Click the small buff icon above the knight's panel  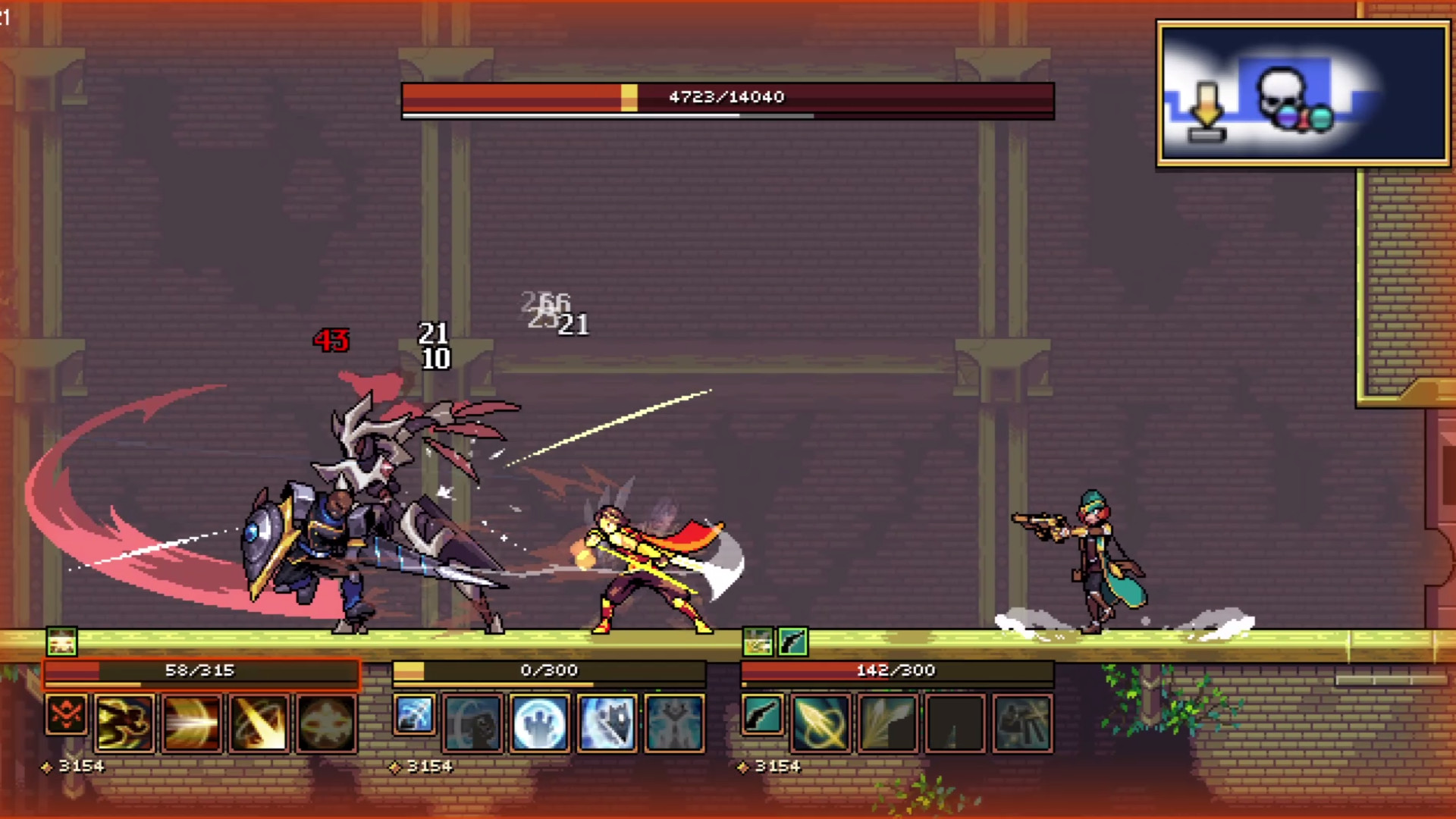(61, 642)
